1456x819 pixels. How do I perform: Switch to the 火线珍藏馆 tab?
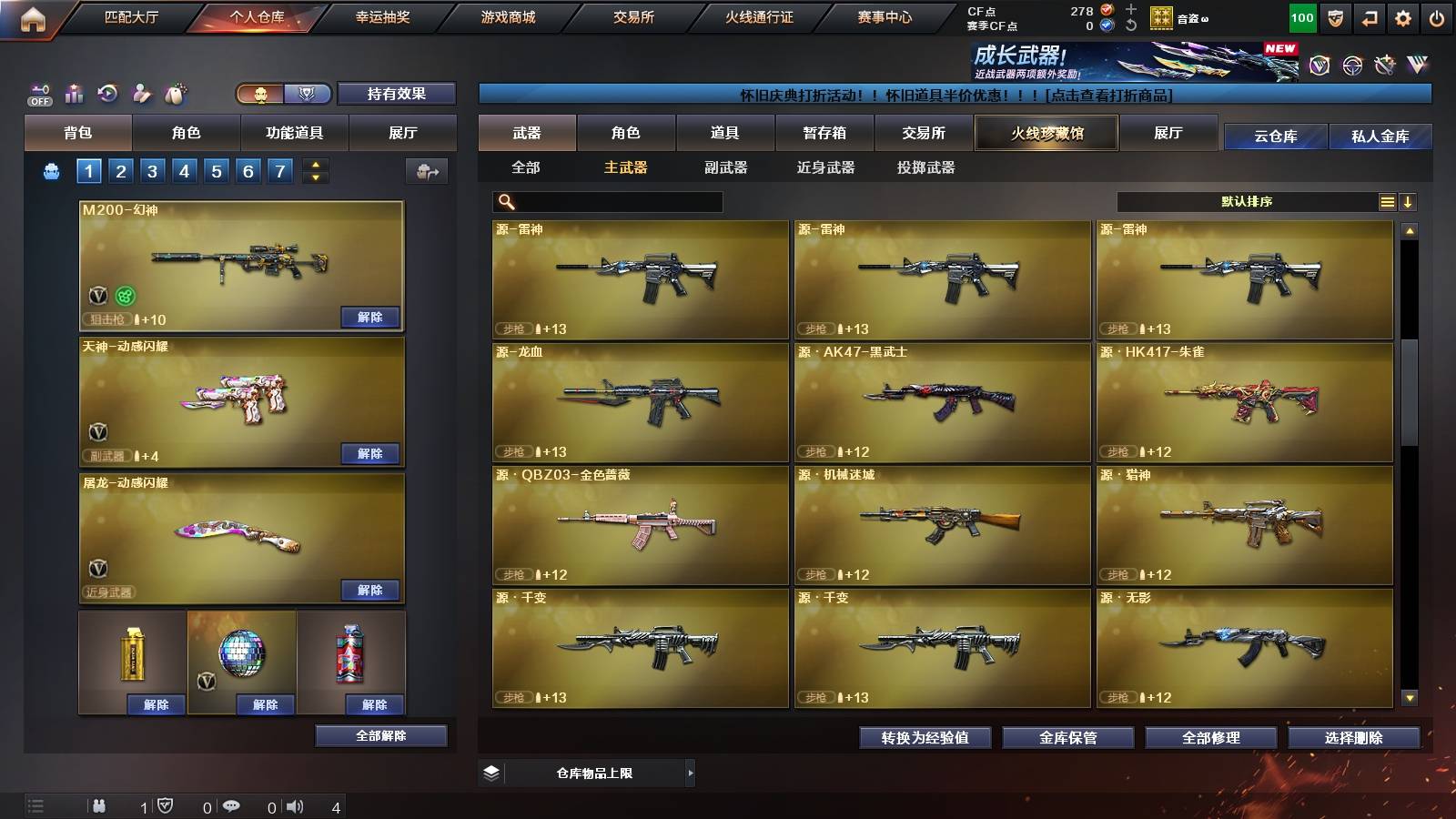(1046, 133)
